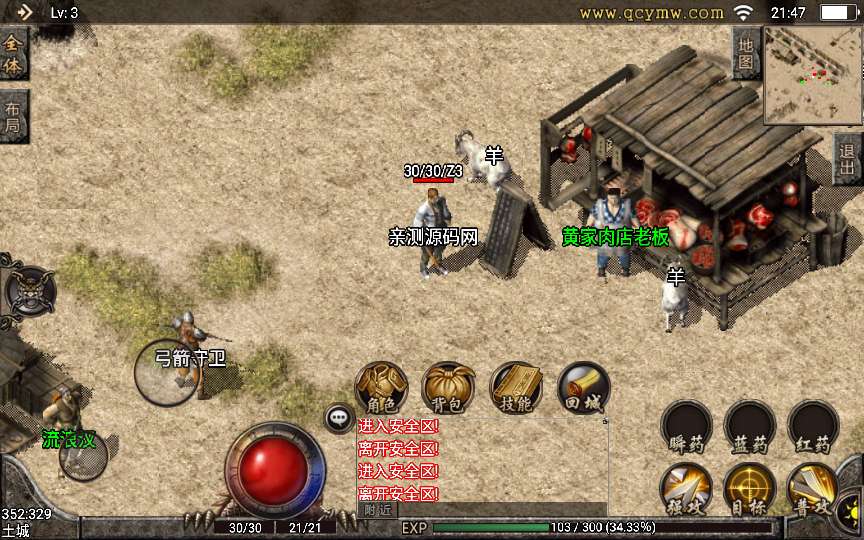Open the 角色 character sheet
Viewport: 864px width, 540px height.
[x=382, y=388]
